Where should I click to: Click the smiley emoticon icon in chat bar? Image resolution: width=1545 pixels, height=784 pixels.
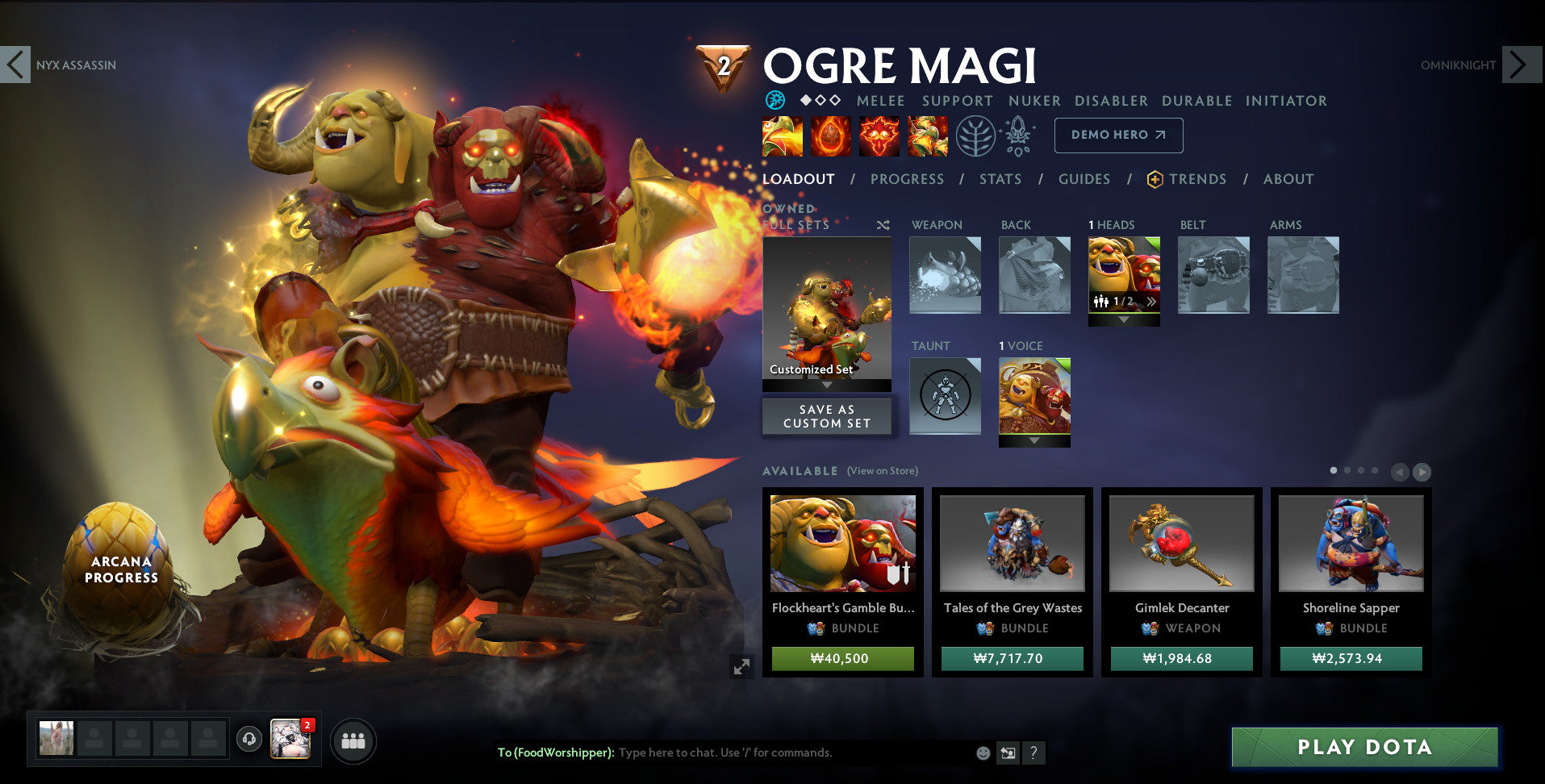pyautogui.click(x=983, y=753)
